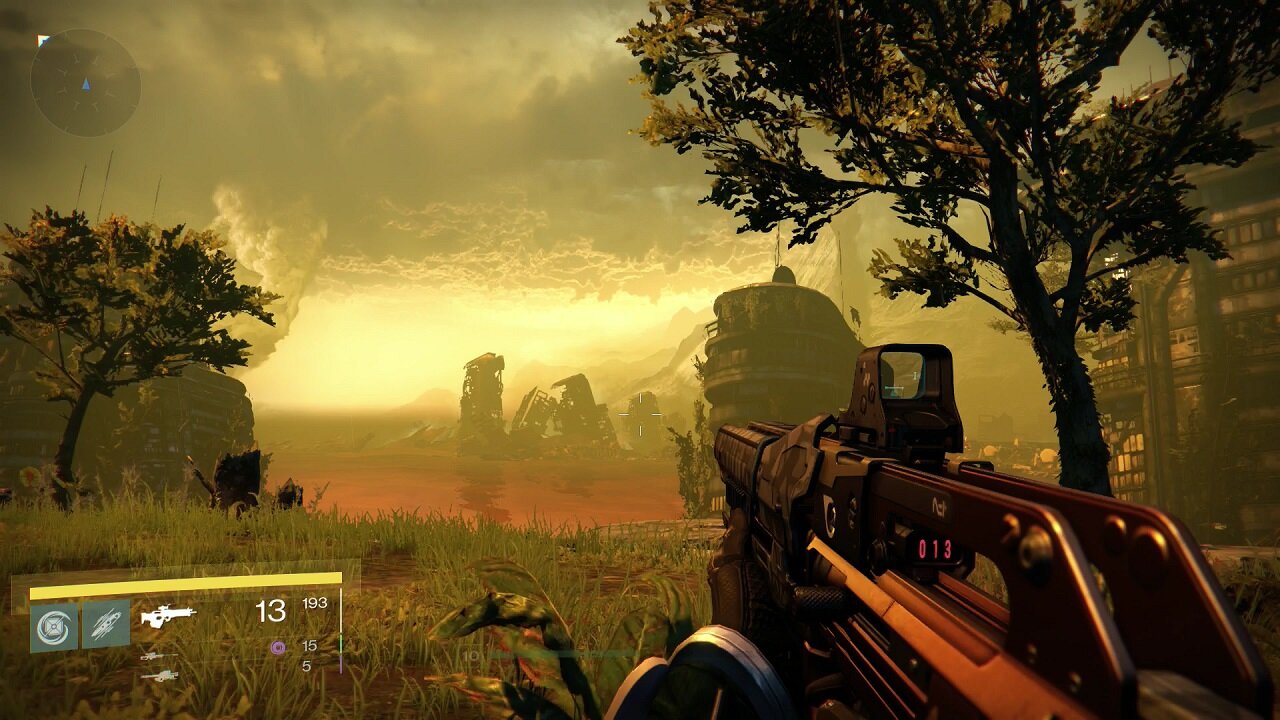Switch to the sniper rifle special weapon

click(x=159, y=656)
